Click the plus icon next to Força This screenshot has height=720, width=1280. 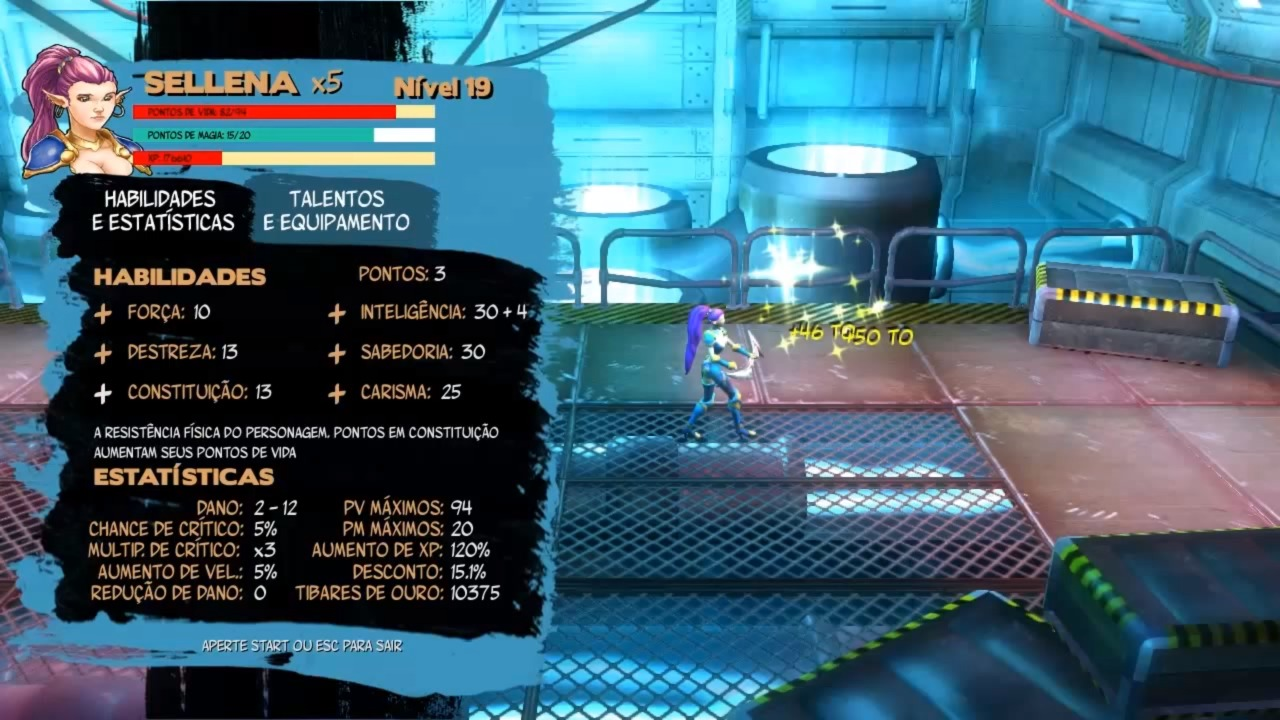103,313
